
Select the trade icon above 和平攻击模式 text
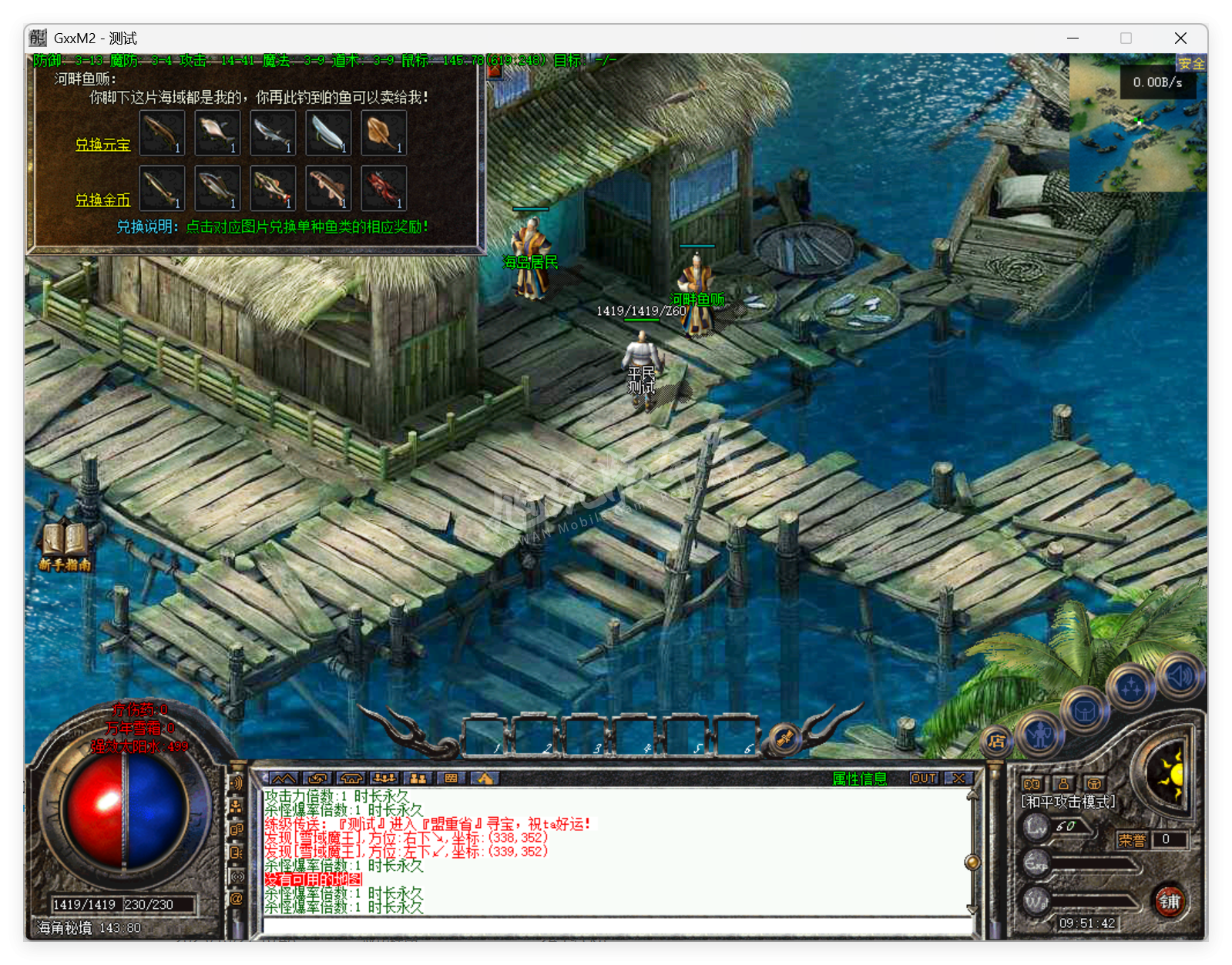click(x=1032, y=782)
